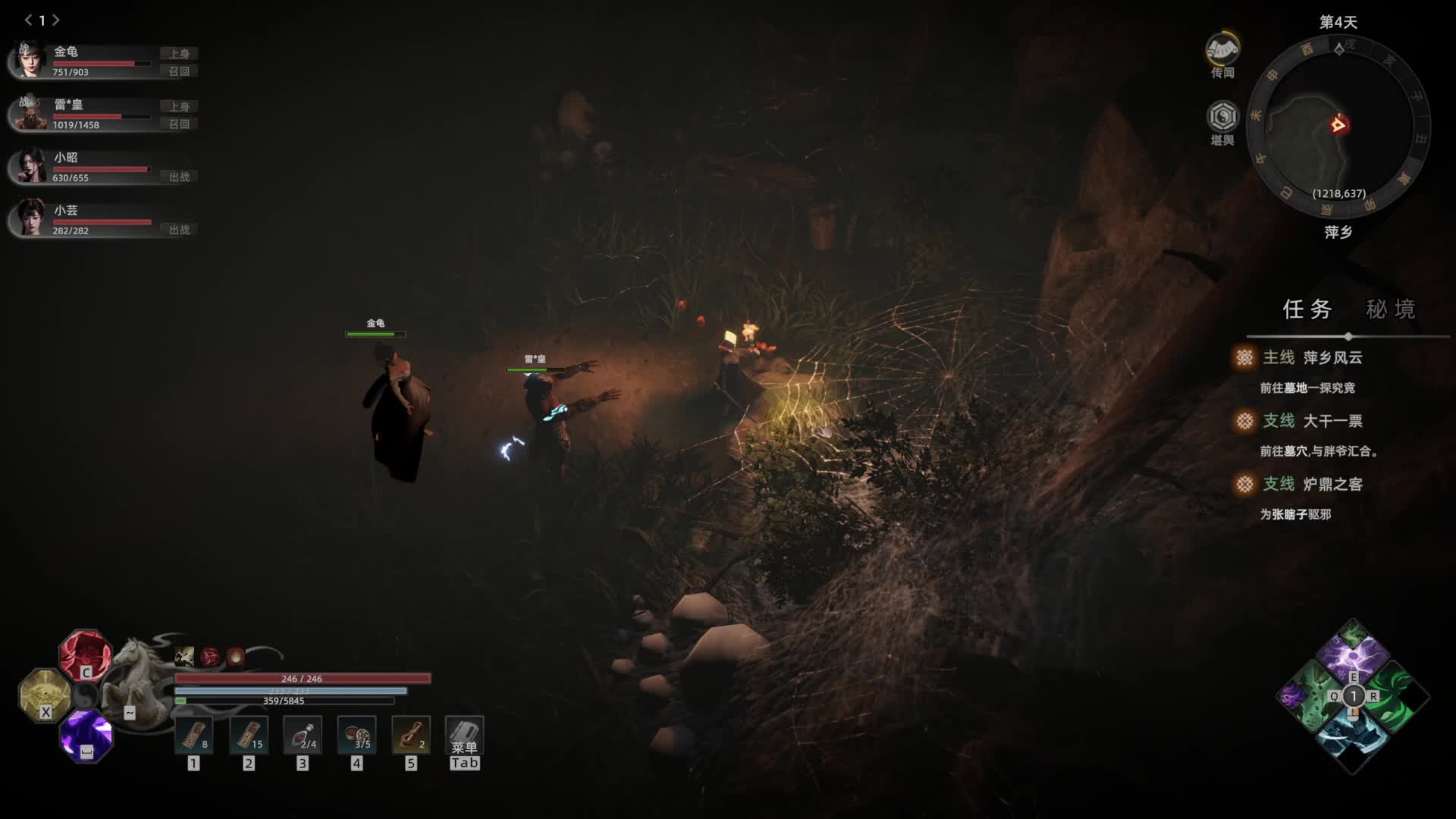Use the talisman in hotbar slot 1
Screen dimensions: 1456x819
194,735
